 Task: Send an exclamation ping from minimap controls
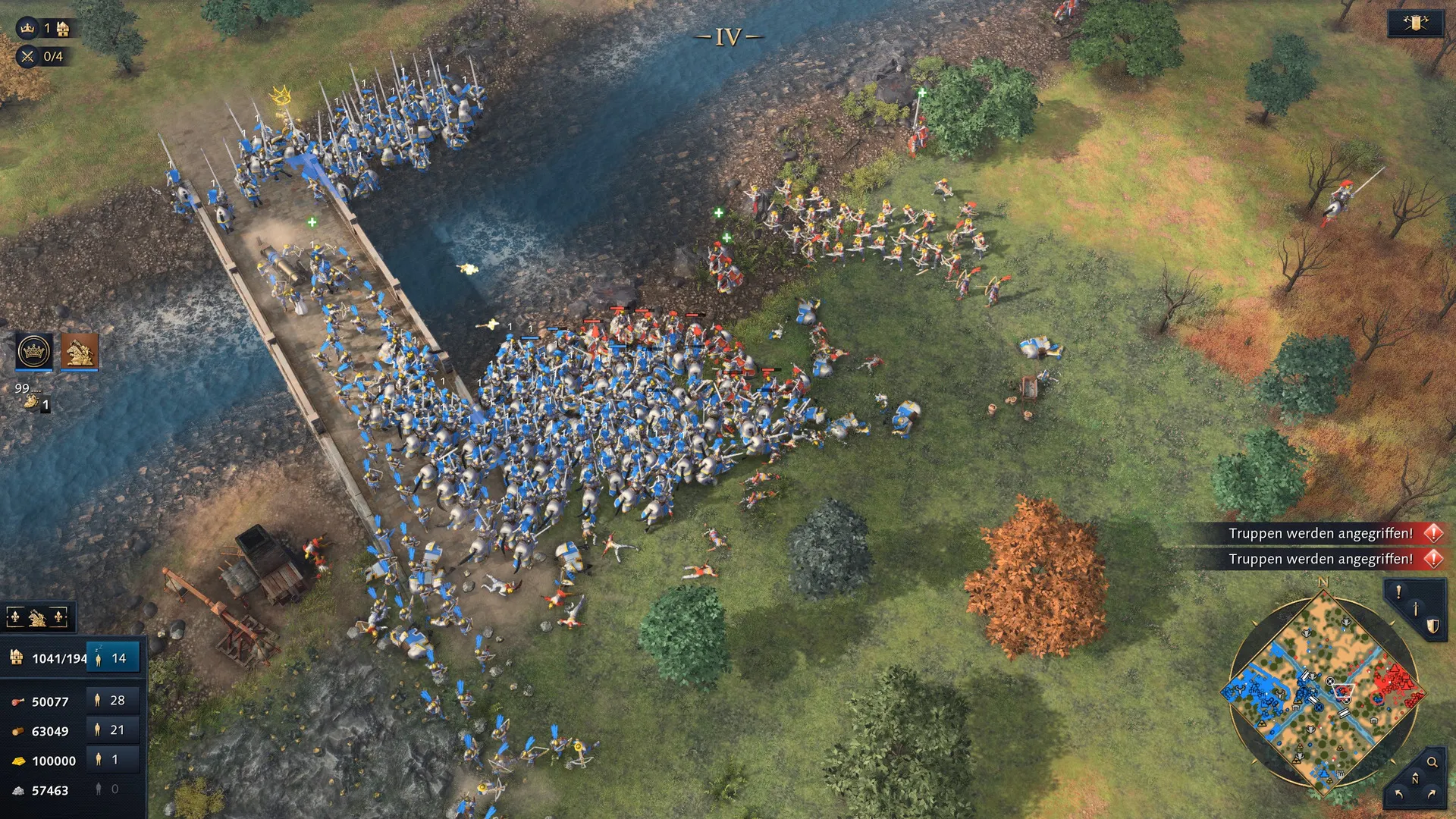tap(1399, 592)
